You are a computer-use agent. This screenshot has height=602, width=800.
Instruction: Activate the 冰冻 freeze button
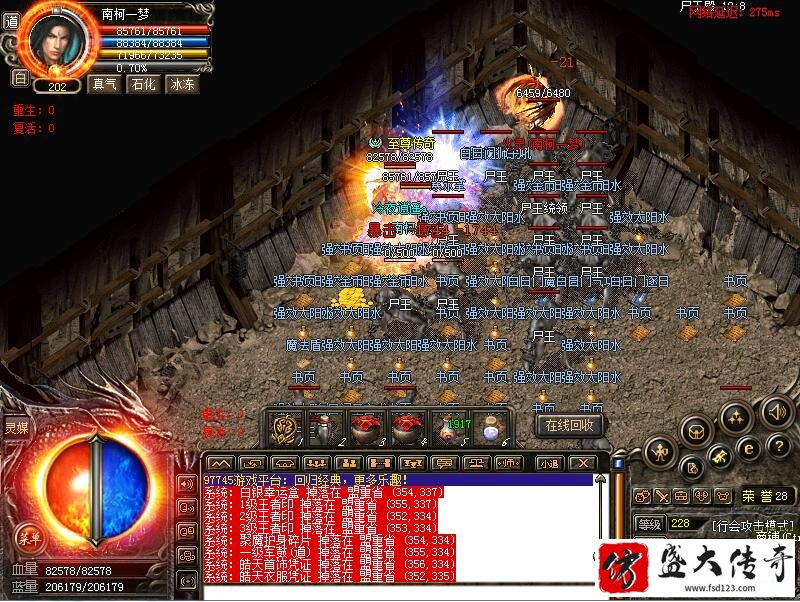183,84
